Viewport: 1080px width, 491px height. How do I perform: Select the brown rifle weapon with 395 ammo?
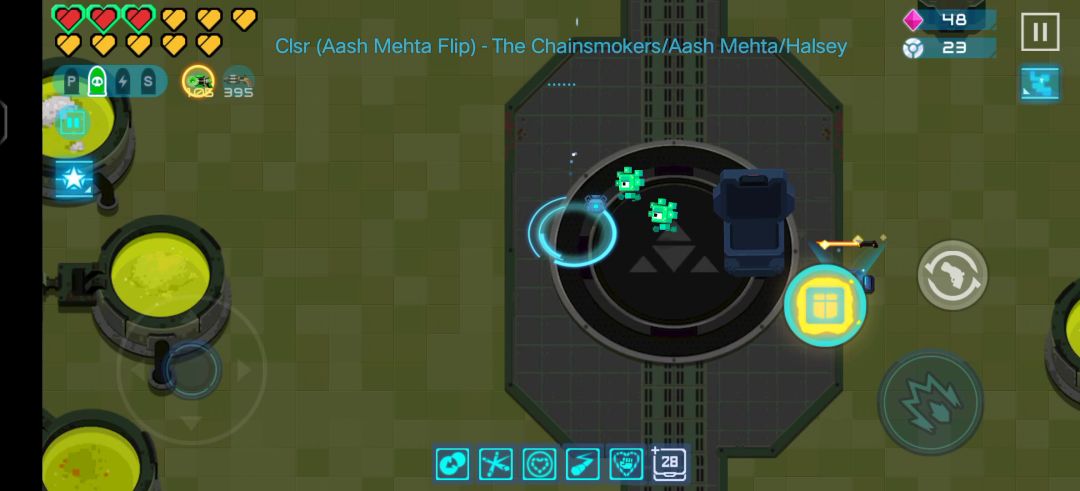pos(238,82)
